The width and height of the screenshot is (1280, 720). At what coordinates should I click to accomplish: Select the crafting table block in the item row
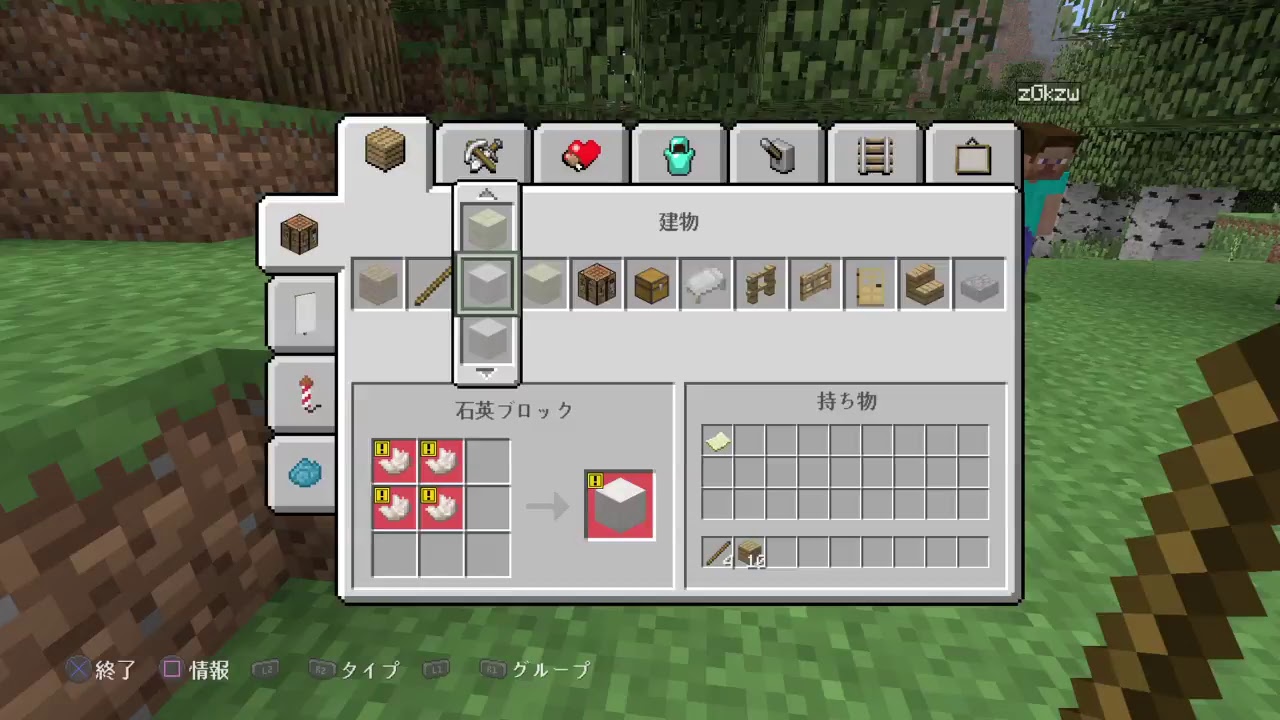point(596,284)
